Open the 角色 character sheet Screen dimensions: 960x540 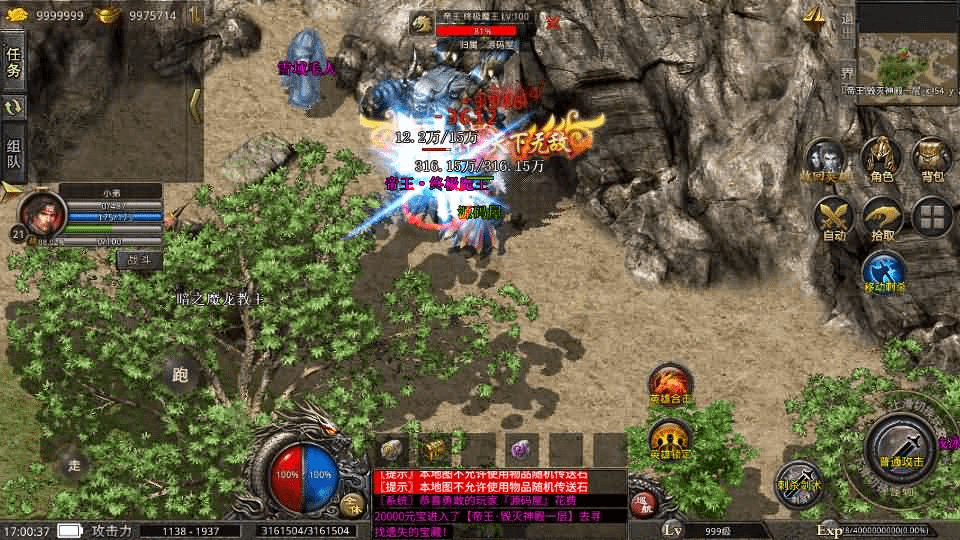[882, 160]
